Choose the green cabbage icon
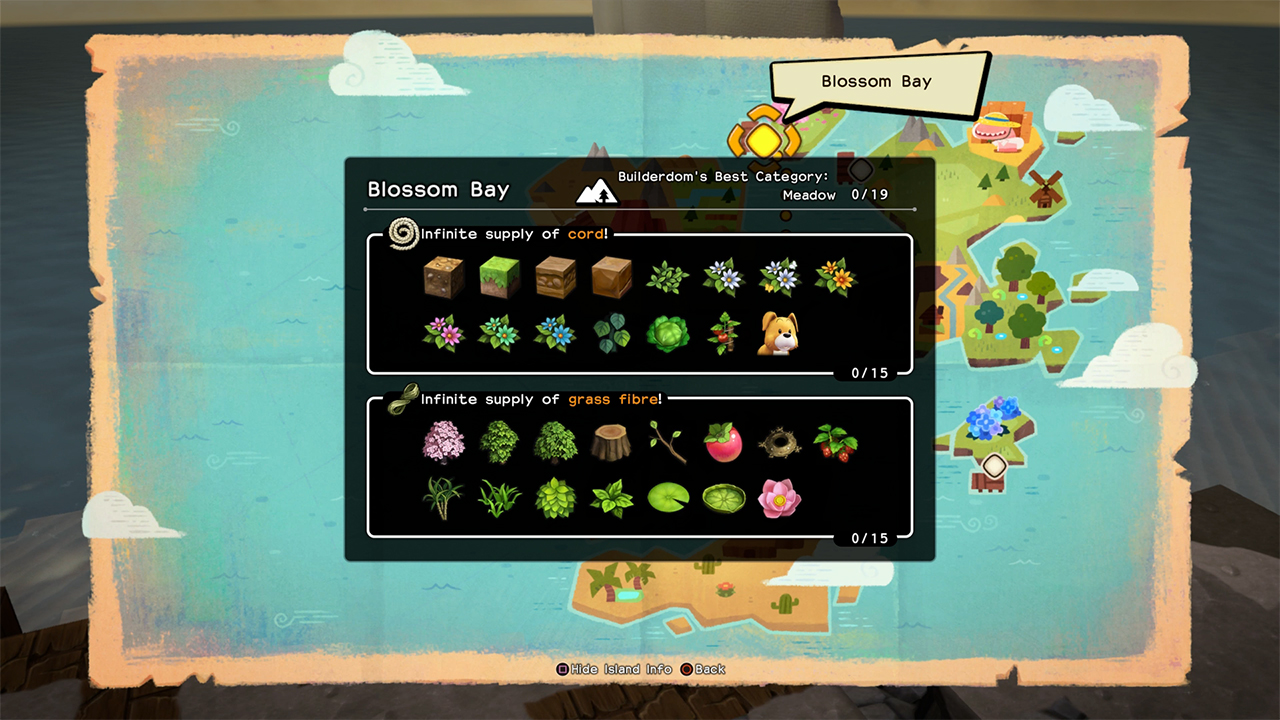 pos(667,333)
